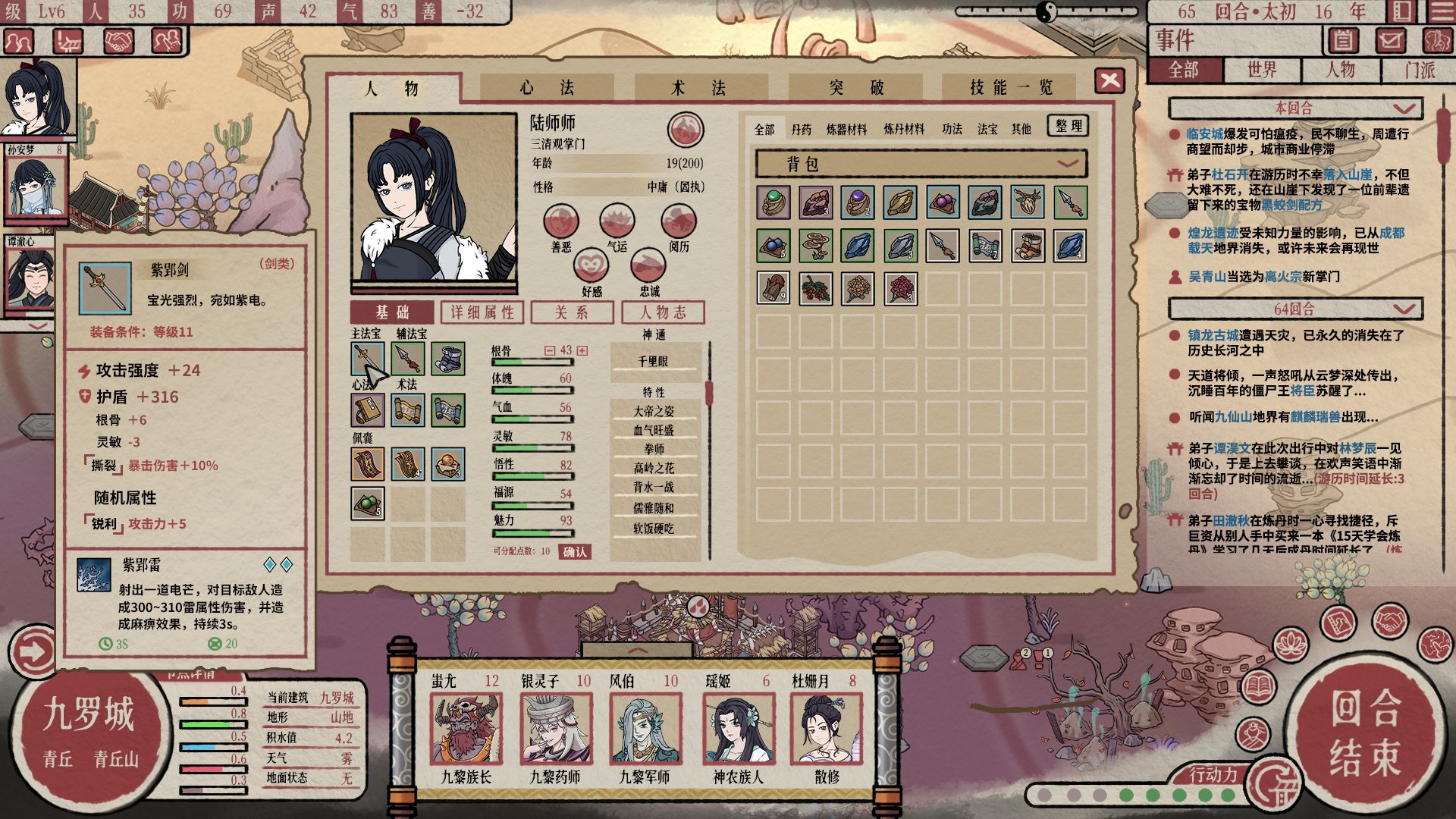Switch to the 心法 tab
The image size is (1456, 819).
pyautogui.click(x=546, y=88)
